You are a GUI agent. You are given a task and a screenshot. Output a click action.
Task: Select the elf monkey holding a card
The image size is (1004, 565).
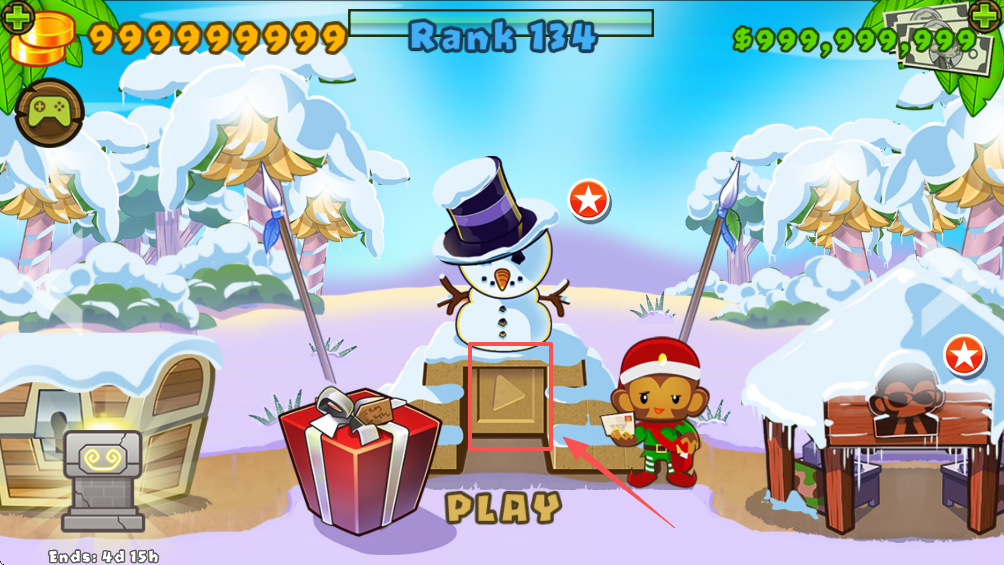click(x=658, y=412)
